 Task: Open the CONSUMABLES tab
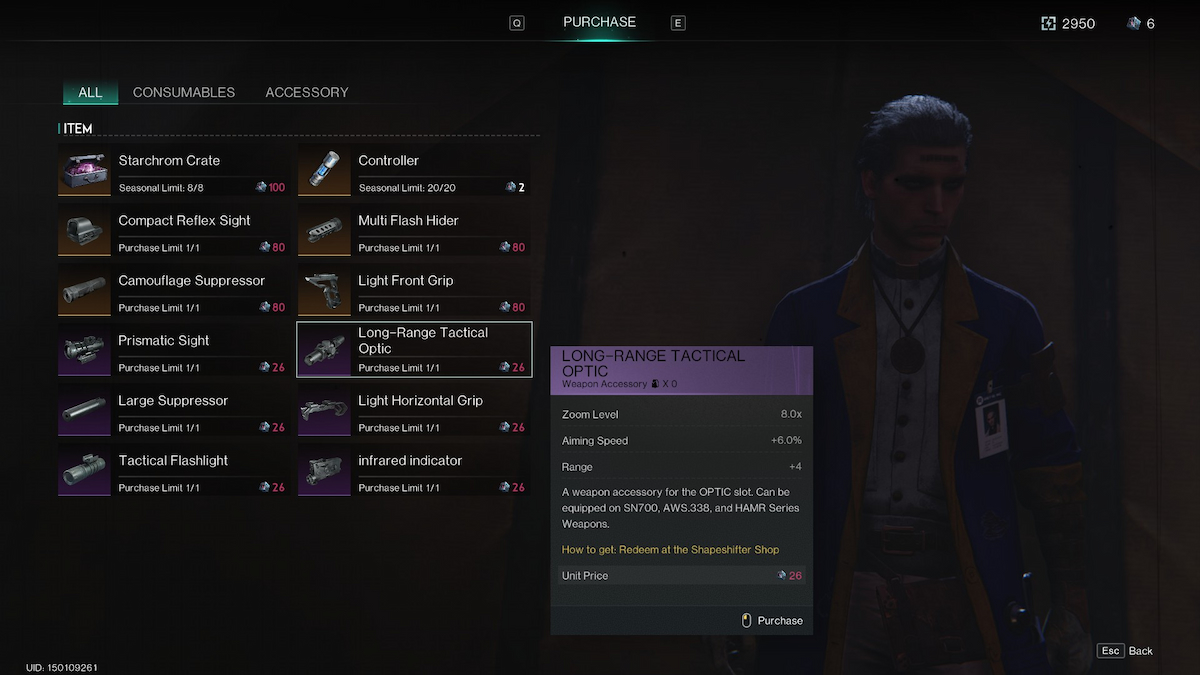[x=184, y=92]
